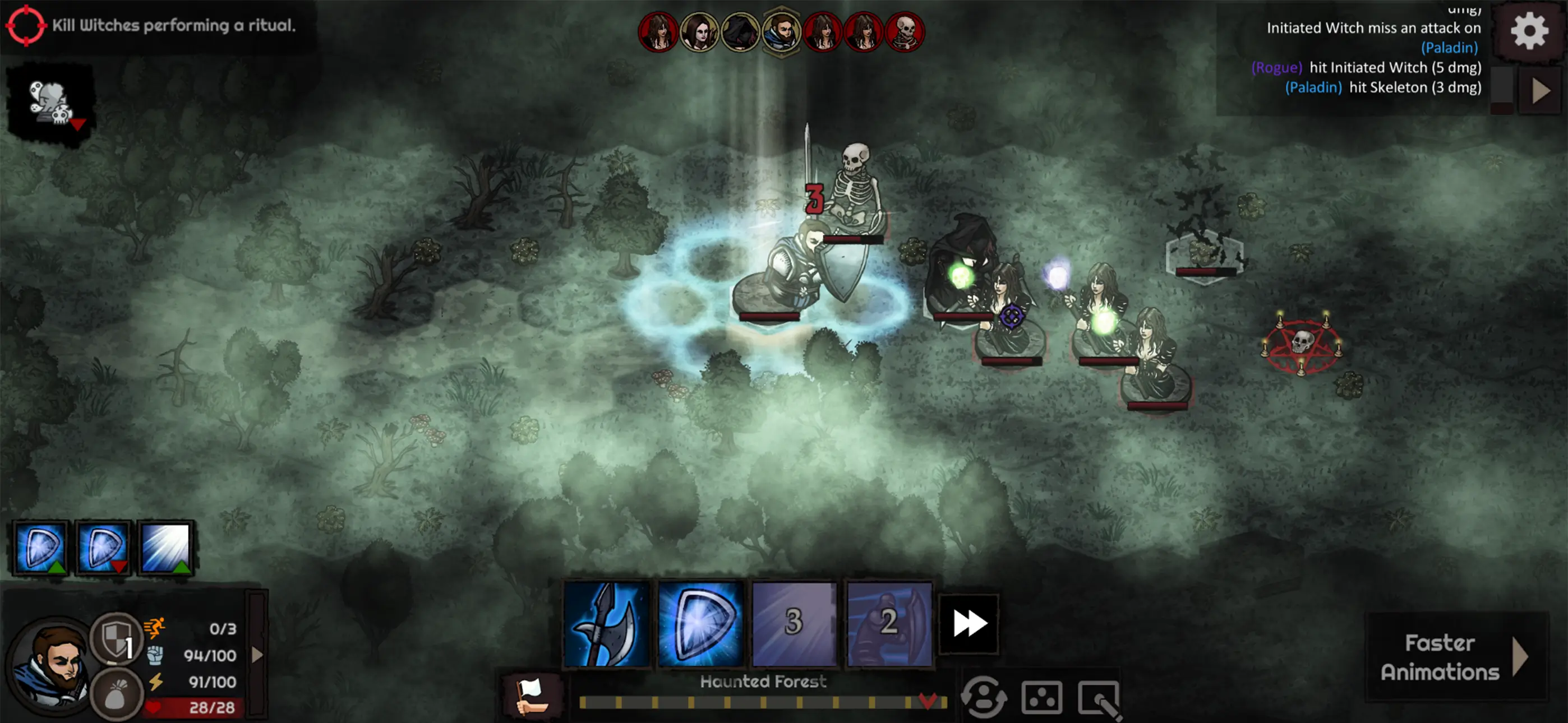Open the three-dot dice panel icon
This screenshot has width=1568, height=723.
point(1041,697)
